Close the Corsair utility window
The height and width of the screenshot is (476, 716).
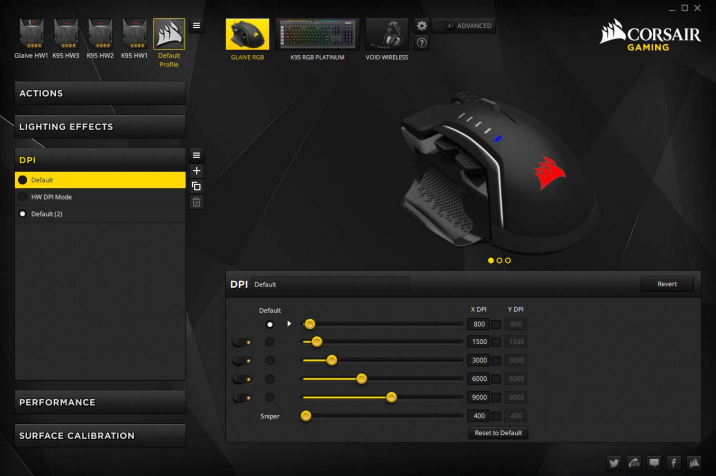click(704, 7)
